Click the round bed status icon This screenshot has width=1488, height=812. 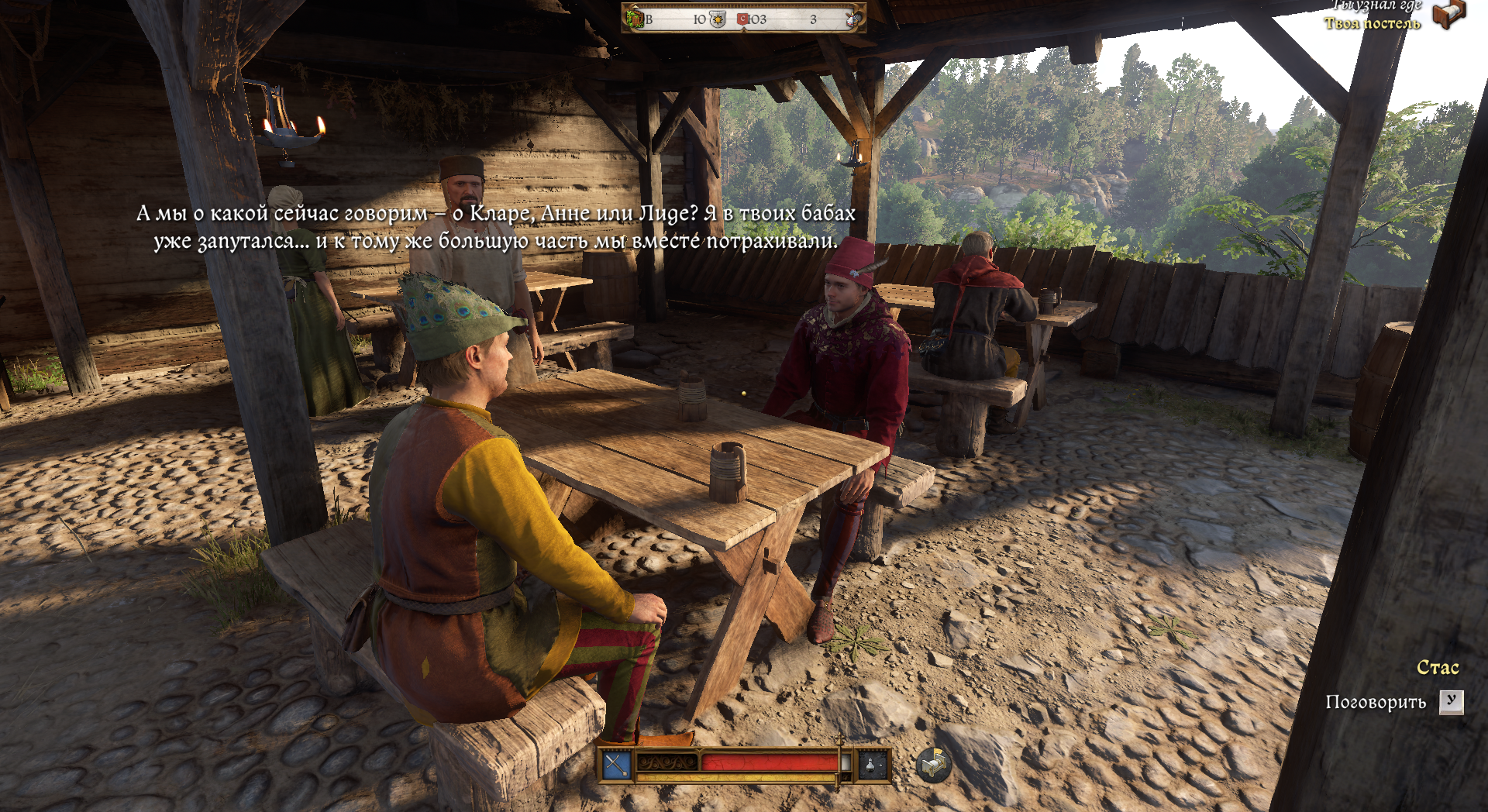(x=933, y=766)
